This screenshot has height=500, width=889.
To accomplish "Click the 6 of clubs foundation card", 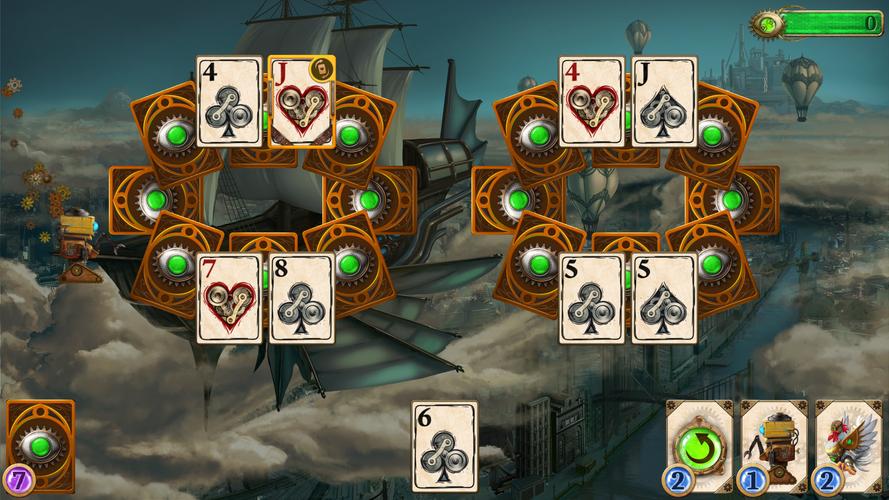I will point(445,446).
